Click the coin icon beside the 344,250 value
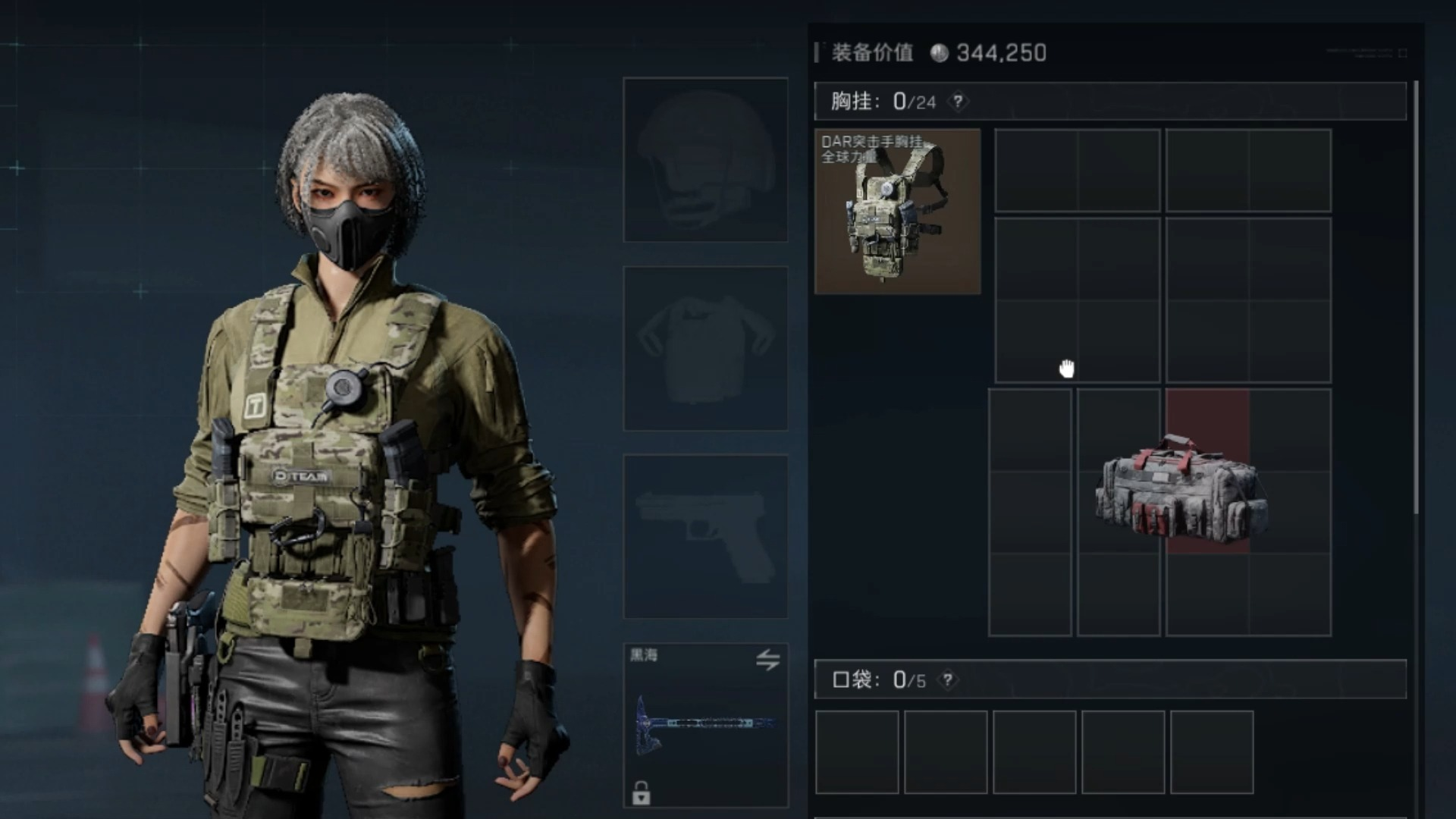The height and width of the screenshot is (819, 1456). point(938,52)
